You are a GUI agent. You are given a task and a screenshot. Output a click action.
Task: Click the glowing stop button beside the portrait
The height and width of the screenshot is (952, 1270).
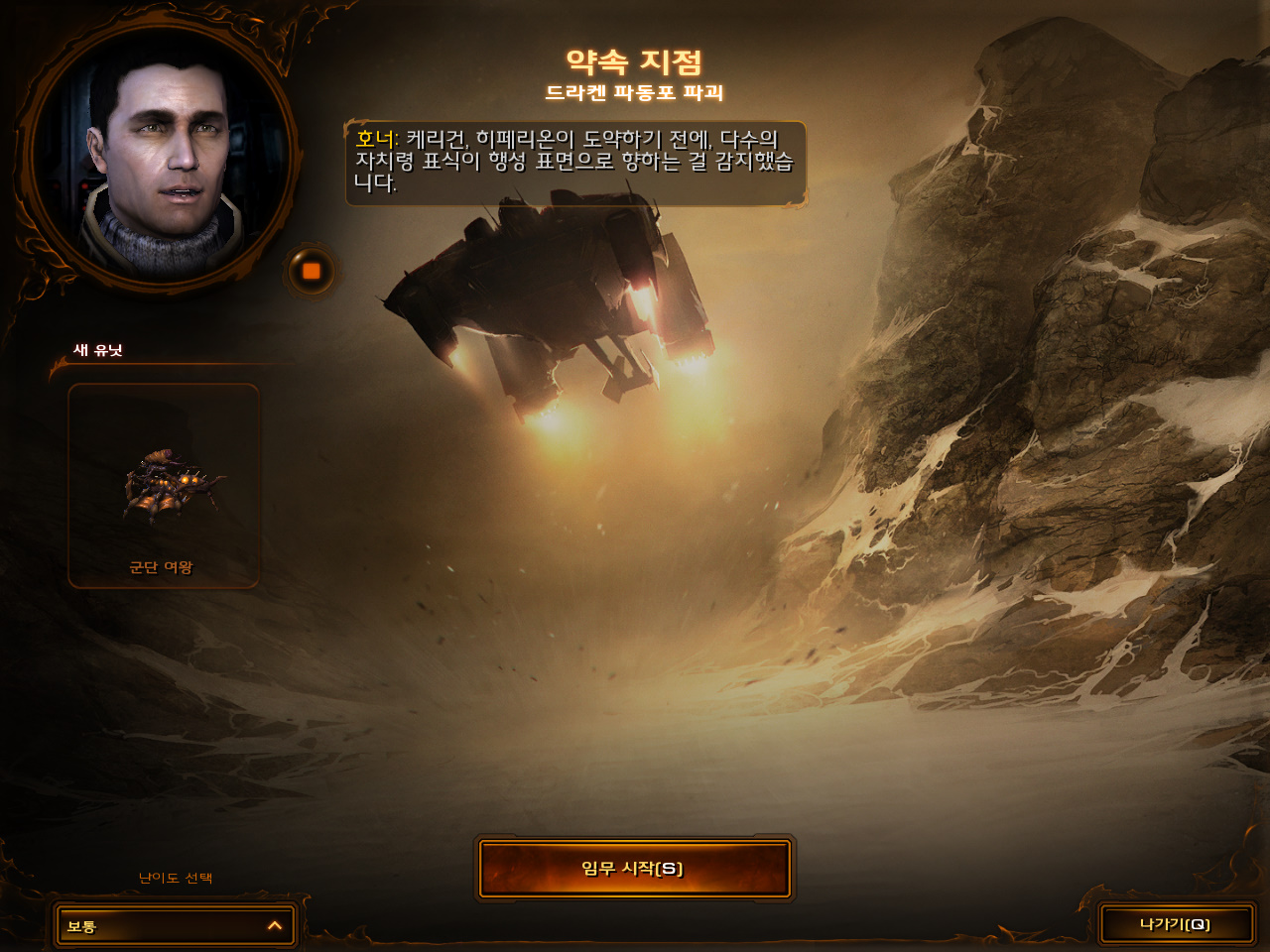[x=311, y=269]
